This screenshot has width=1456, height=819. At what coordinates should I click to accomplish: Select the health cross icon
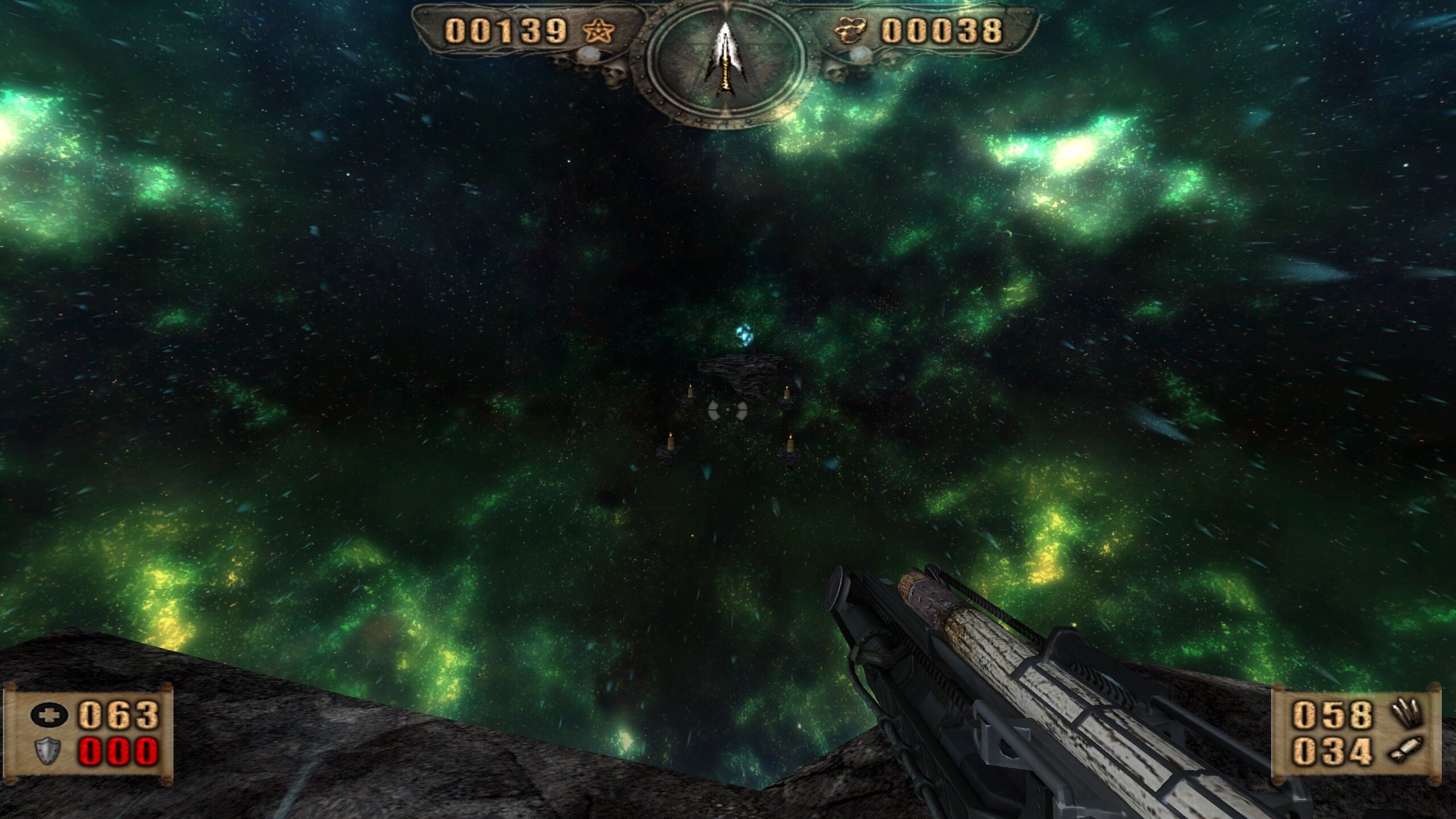(x=49, y=715)
